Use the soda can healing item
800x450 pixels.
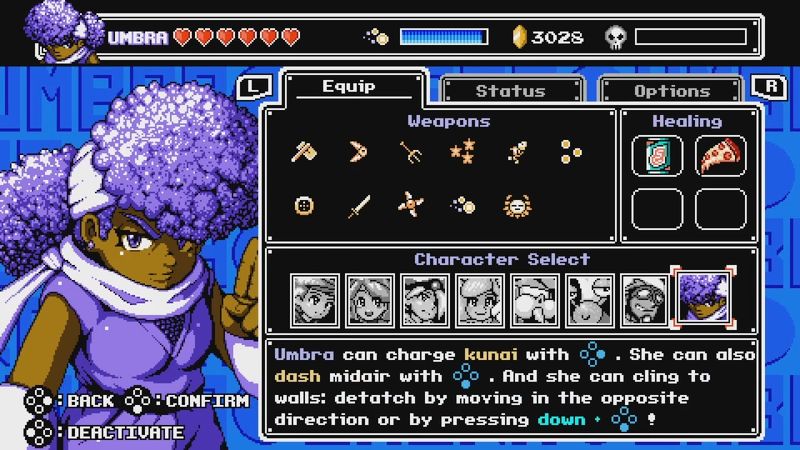(x=658, y=156)
